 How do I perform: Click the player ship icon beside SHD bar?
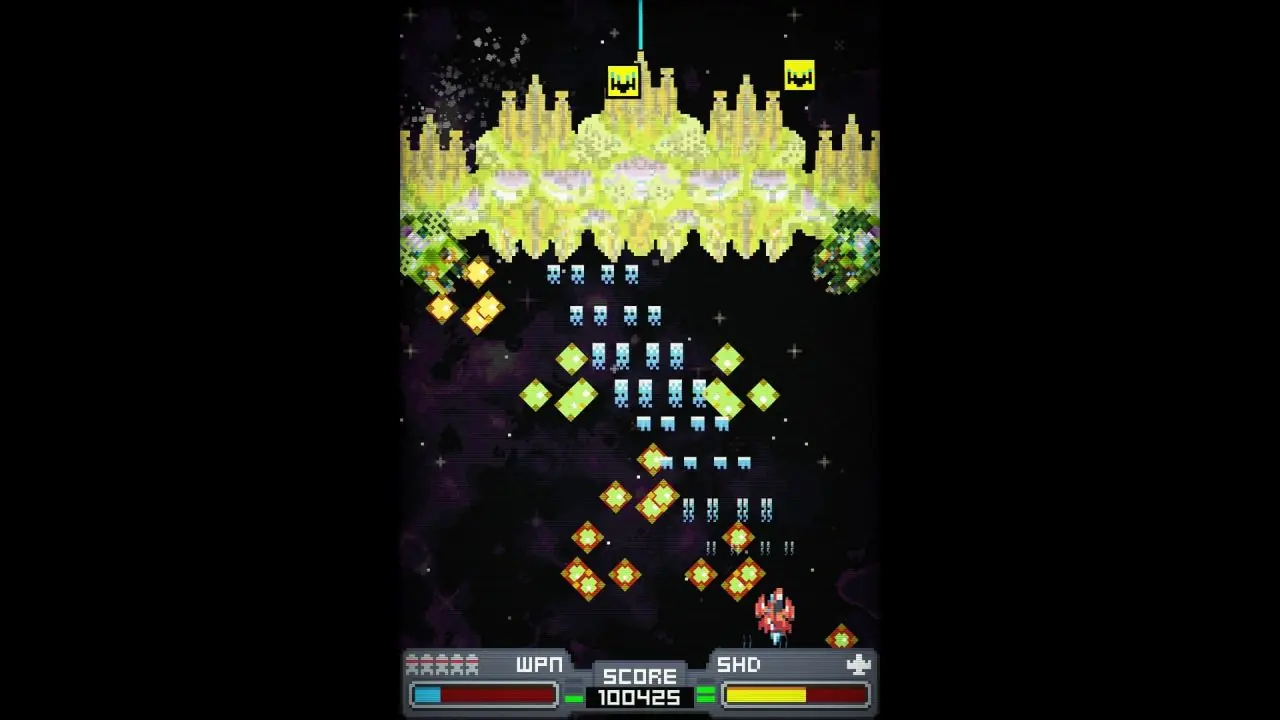pos(858,663)
